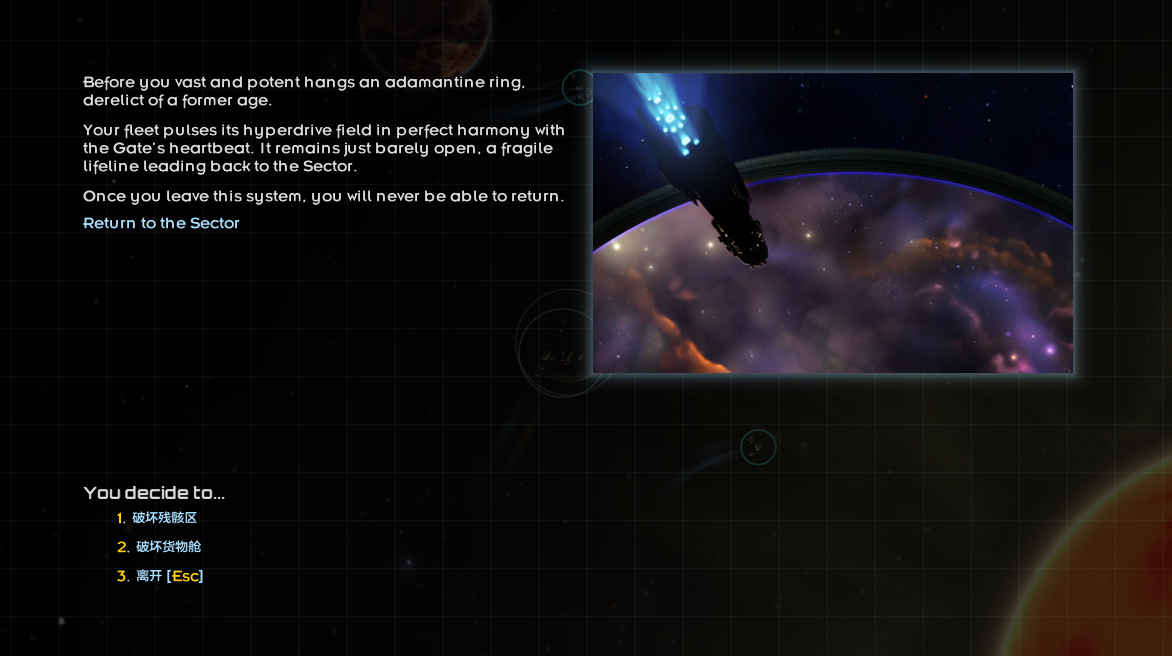Select option 2, 破坏货物舱
Image resolution: width=1172 pixels, height=656 pixels.
coord(168,547)
